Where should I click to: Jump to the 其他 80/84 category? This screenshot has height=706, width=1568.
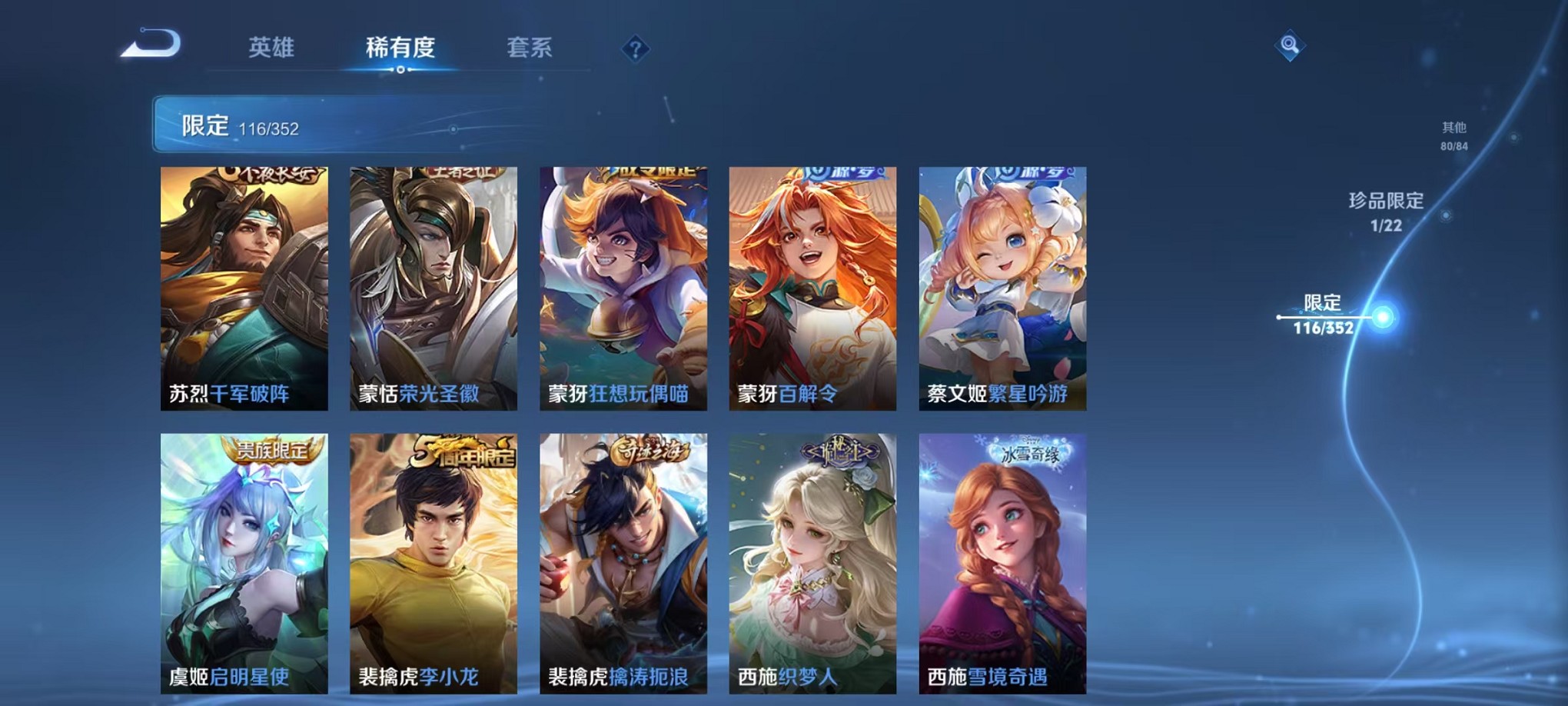pos(1453,135)
